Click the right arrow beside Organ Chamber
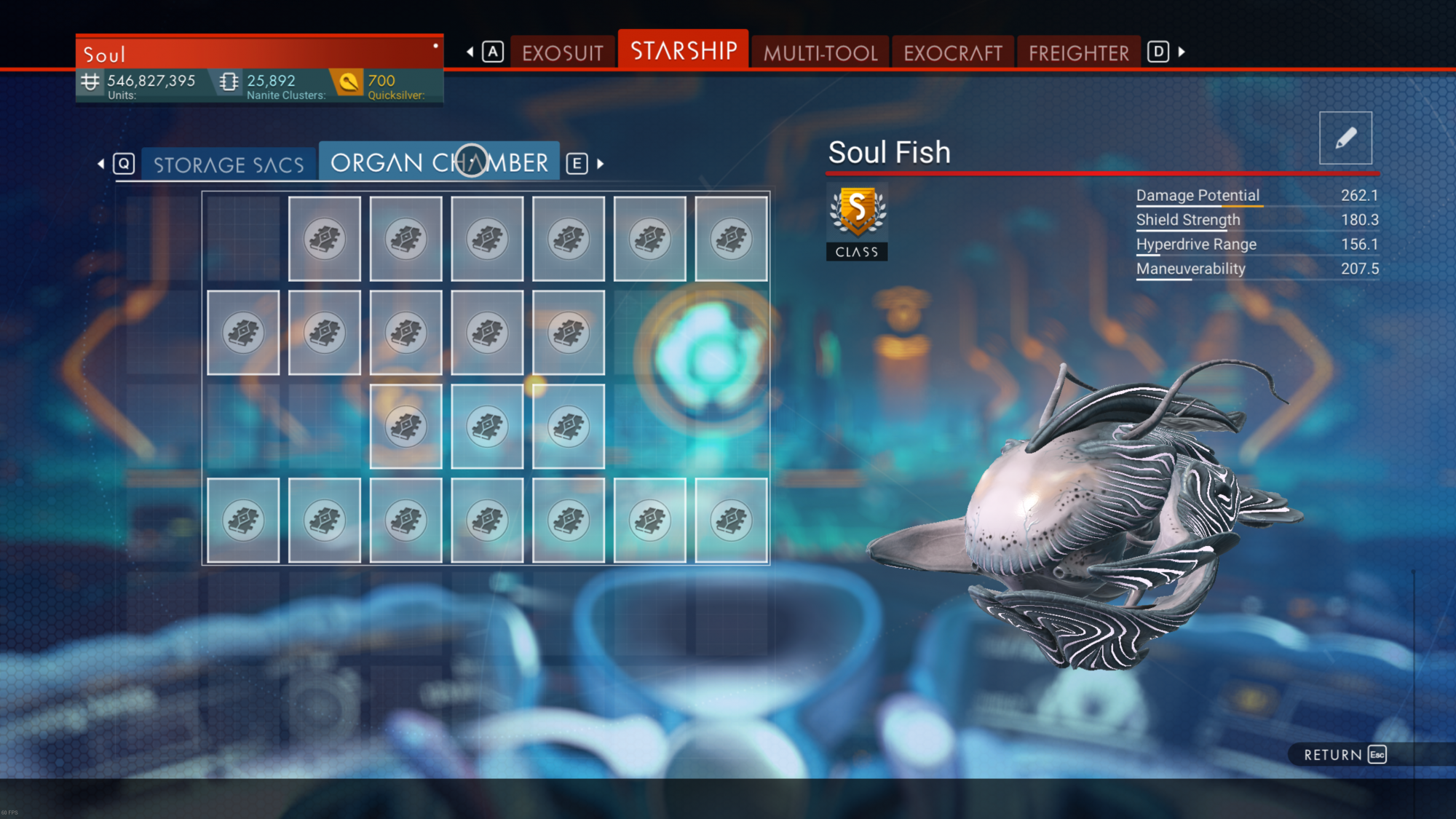1456x819 pixels. coord(601,164)
